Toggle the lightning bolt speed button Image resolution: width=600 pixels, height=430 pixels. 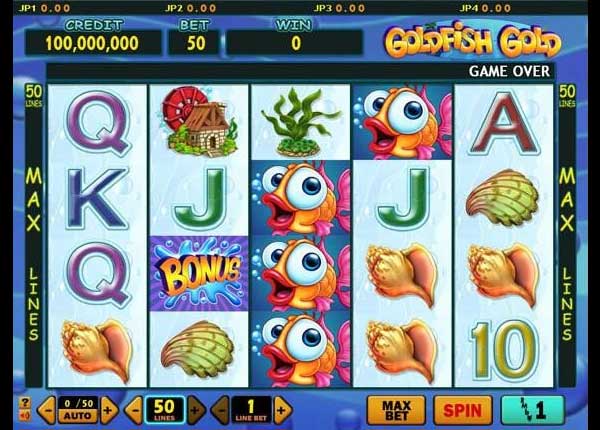532,409
